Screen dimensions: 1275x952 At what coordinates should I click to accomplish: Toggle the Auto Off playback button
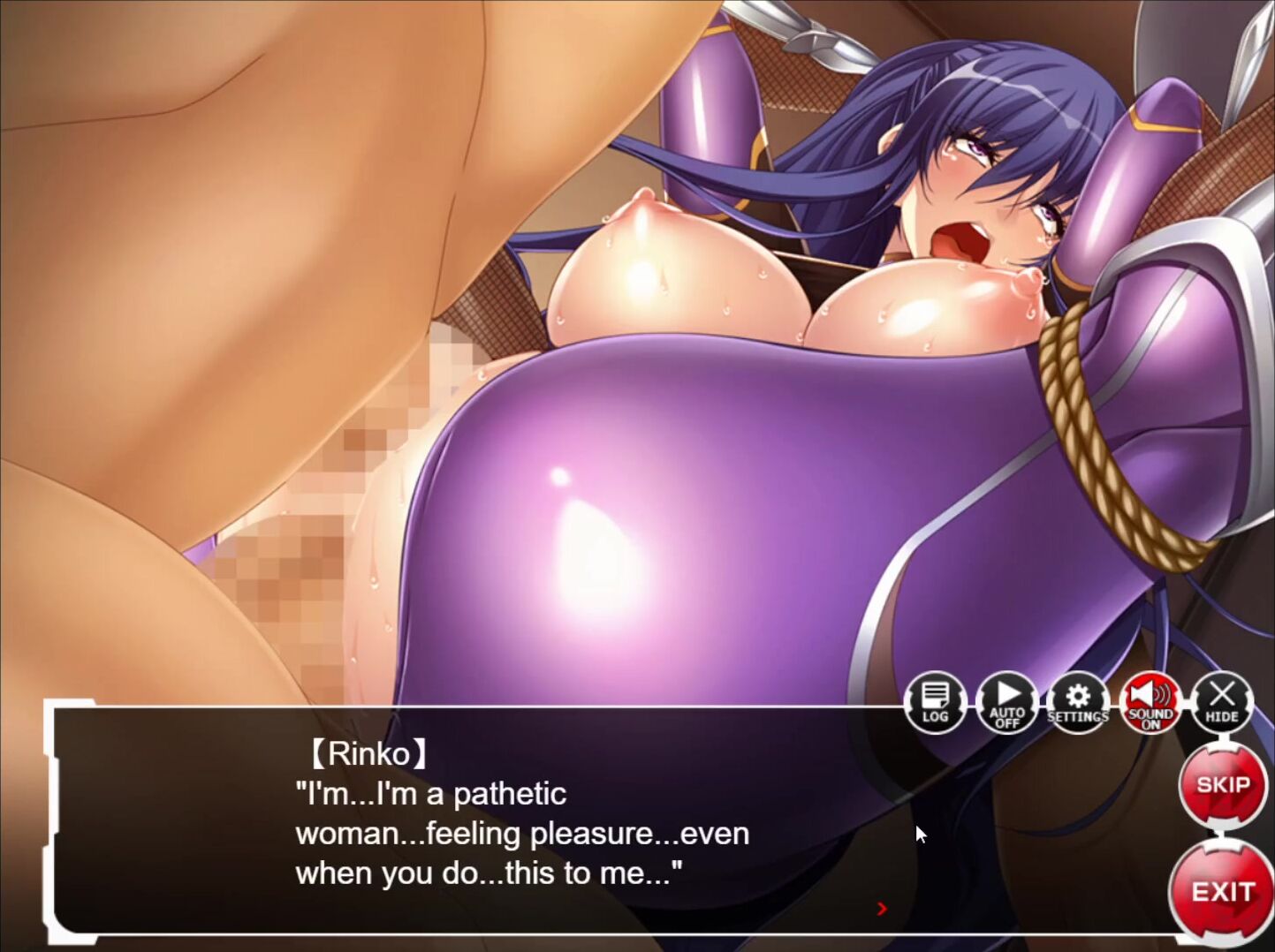[x=1007, y=703]
